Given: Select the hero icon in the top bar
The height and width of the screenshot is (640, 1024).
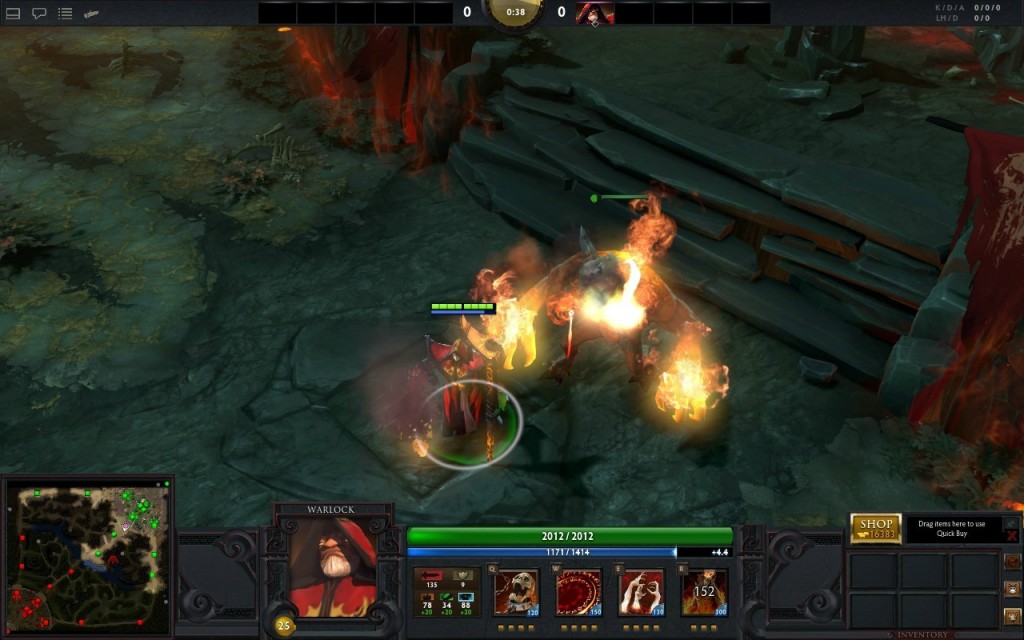Looking at the screenshot, I should coord(595,13).
